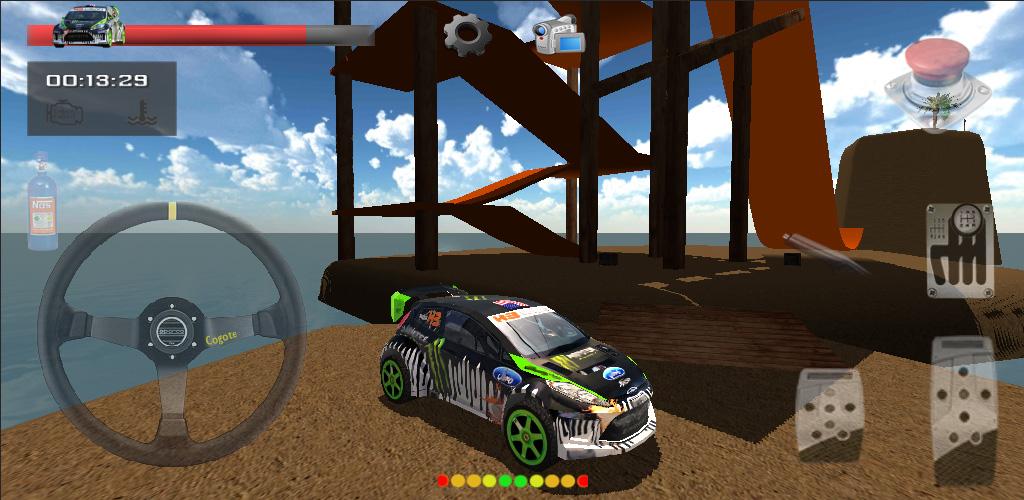1024x500 pixels.
Task: Tap the brake pedal
Action: [x=828, y=413]
